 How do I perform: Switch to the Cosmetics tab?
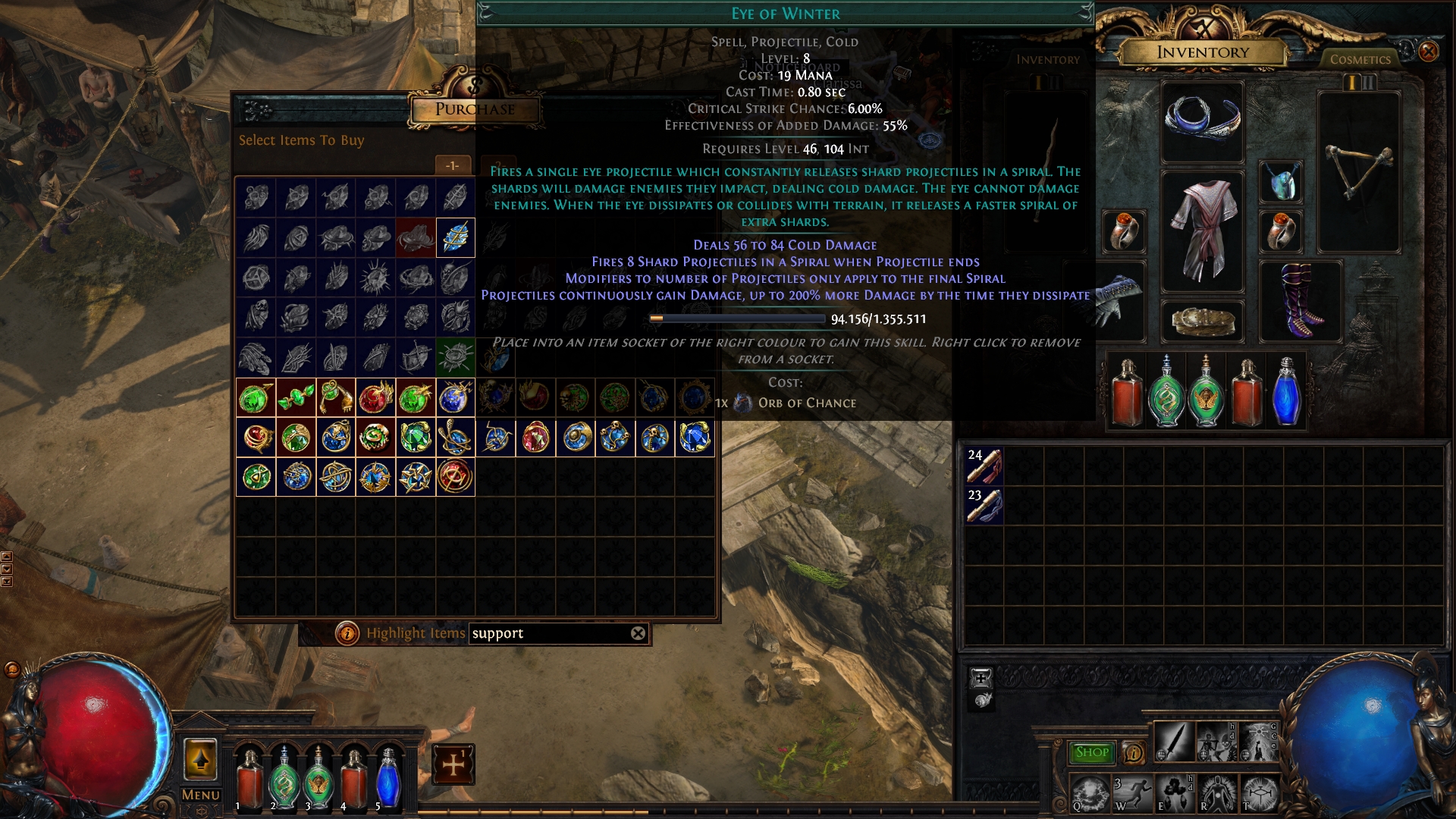(1360, 59)
